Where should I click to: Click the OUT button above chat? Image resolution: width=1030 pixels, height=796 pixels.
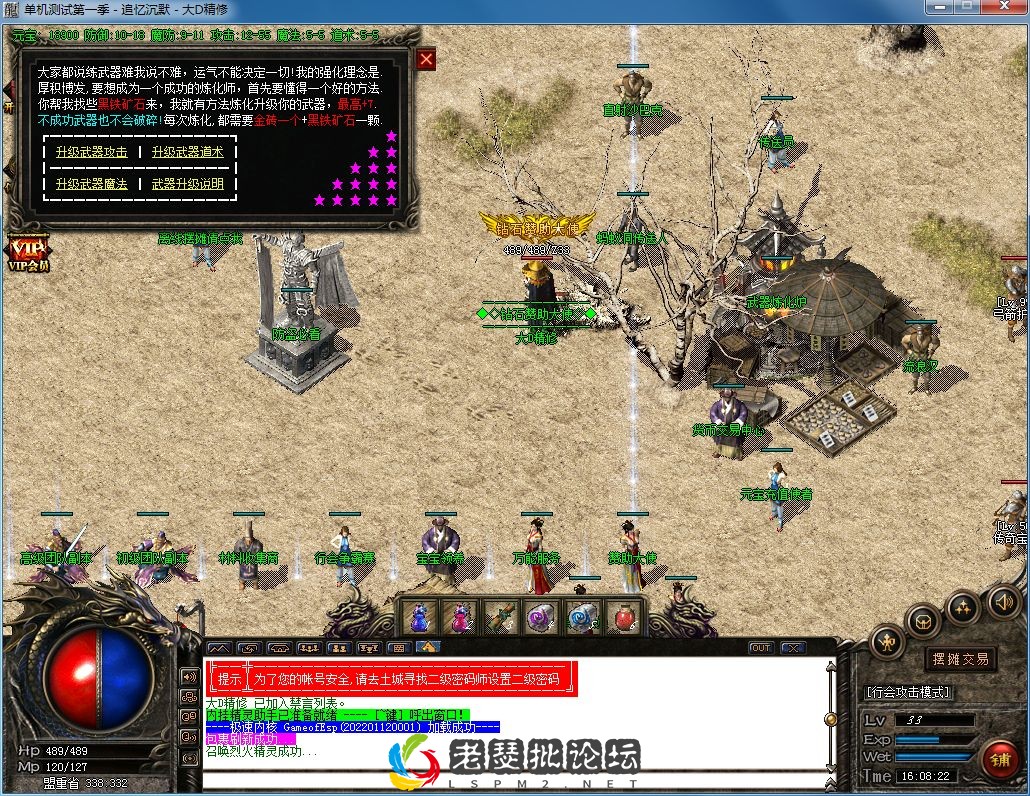click(761, 648)
